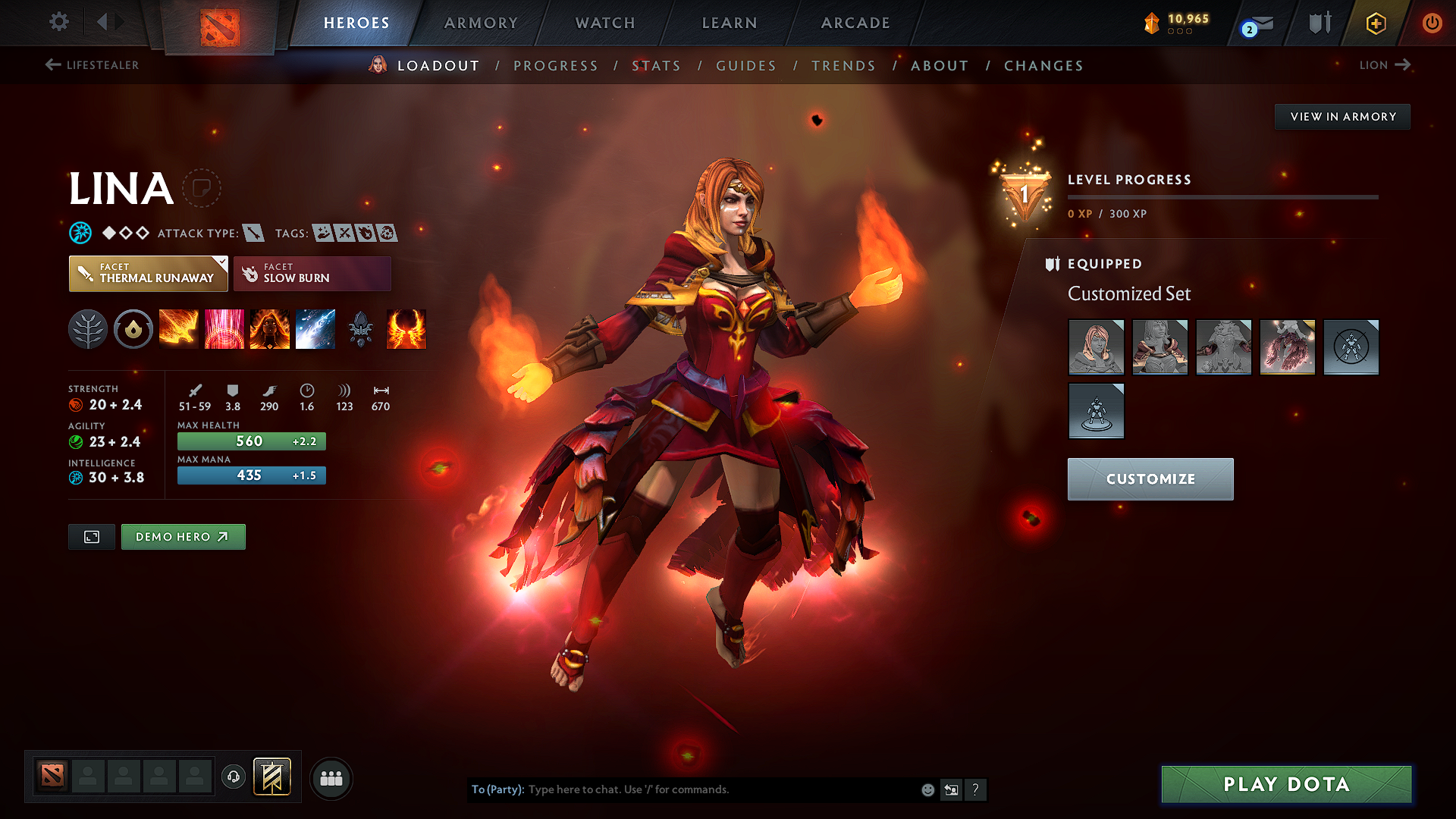Switch to the Slow Burn facet
Viewport: 1456px width, 819px height.
(x=311, y=273)
